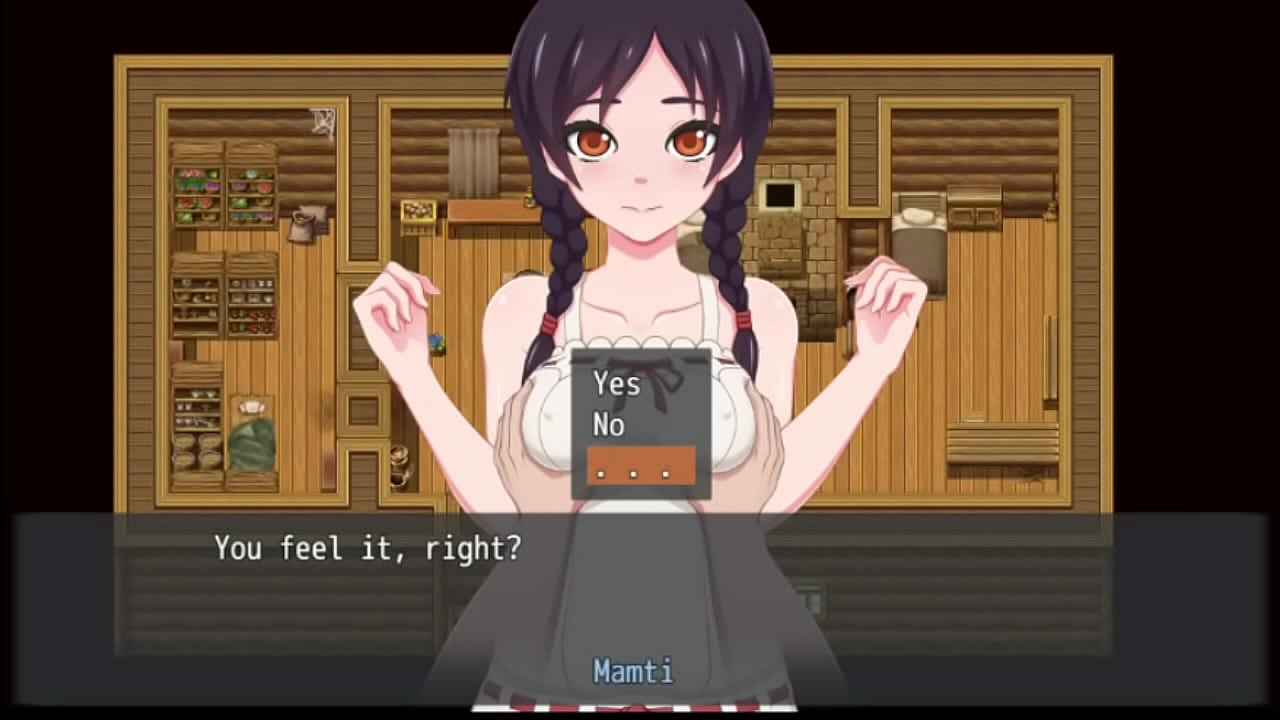Choose the "Yes" dialogue reply
The height and width of the screenshot is (720, 1280).
tap(617, 383)
